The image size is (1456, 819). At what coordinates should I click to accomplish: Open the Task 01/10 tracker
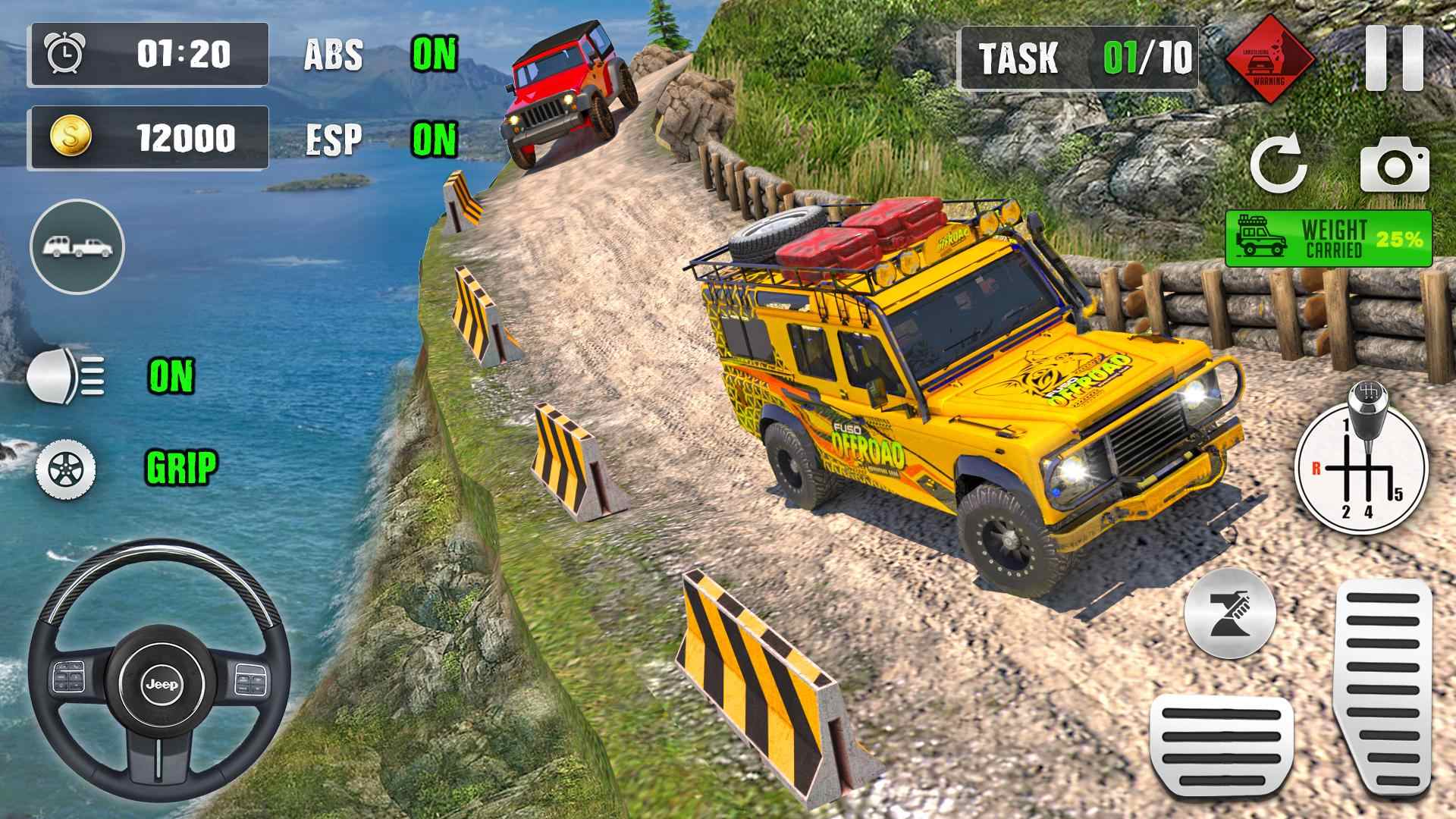click(x=1078, y=58)
